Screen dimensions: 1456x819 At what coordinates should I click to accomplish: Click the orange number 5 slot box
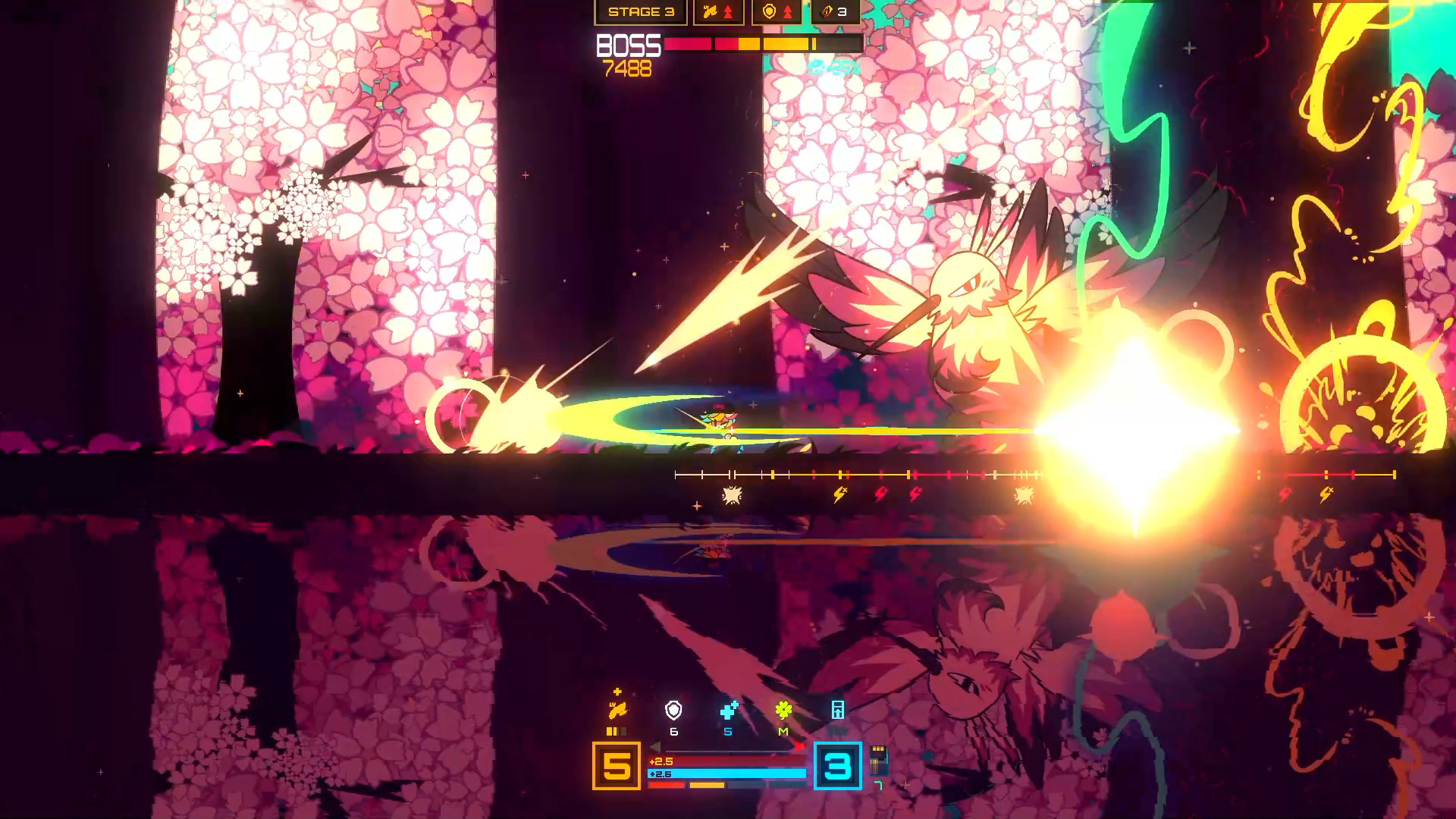point(617,766)
